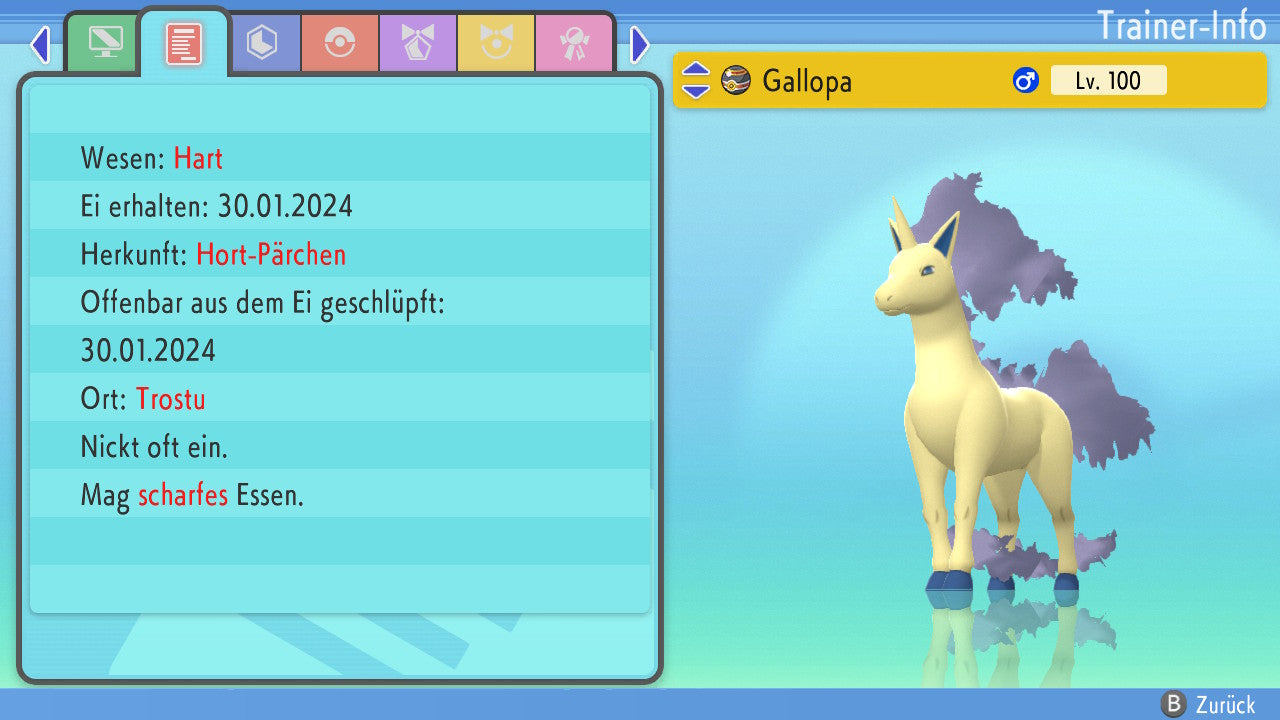Show the yellow bow-and-ball tab
1280x720 pixels.
496,43
